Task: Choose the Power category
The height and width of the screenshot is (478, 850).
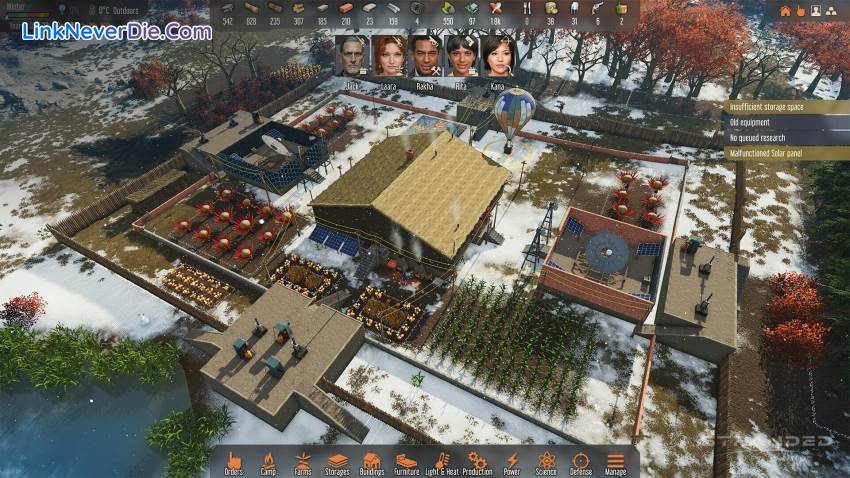Action: point(512,461)
